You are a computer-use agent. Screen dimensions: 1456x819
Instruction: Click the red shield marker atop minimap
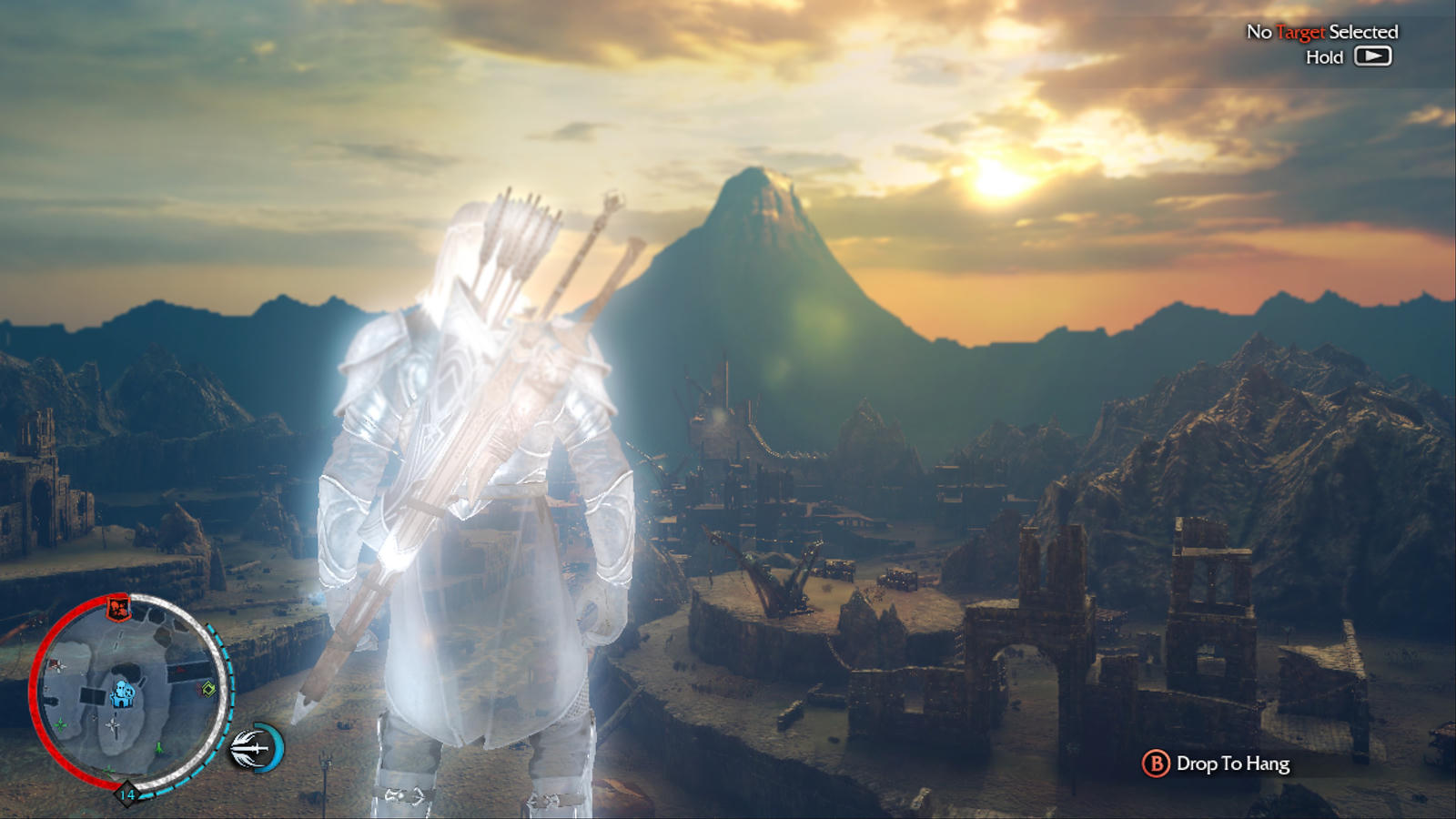coord(118,607)
